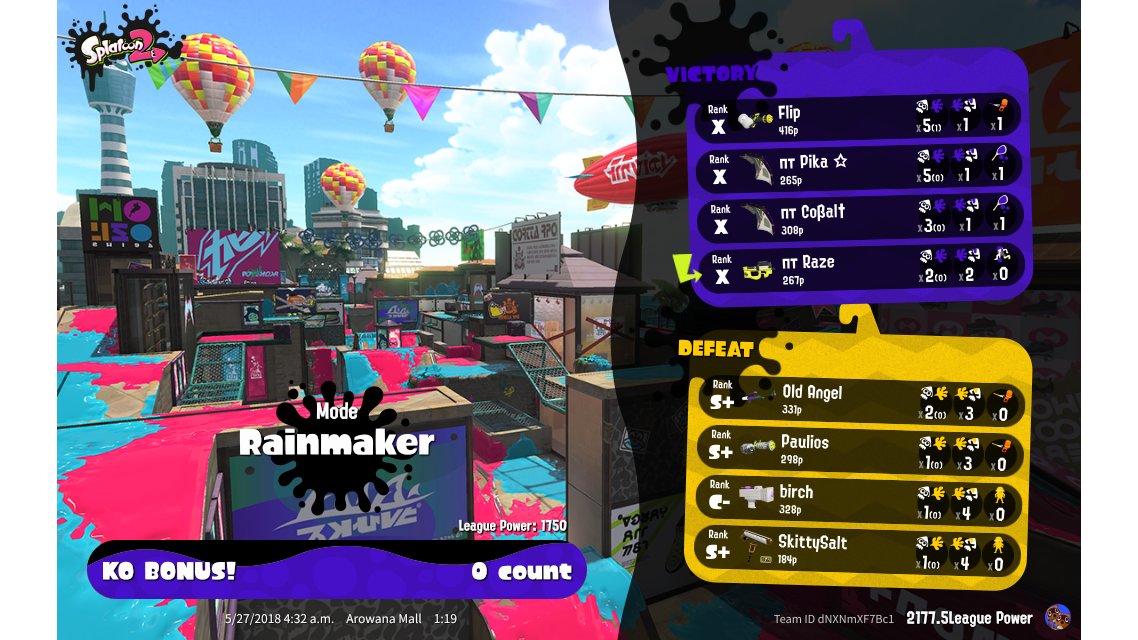Choose the πτ Pika player row
This screenshot has width=1138, height=640.
pos(860,167)
